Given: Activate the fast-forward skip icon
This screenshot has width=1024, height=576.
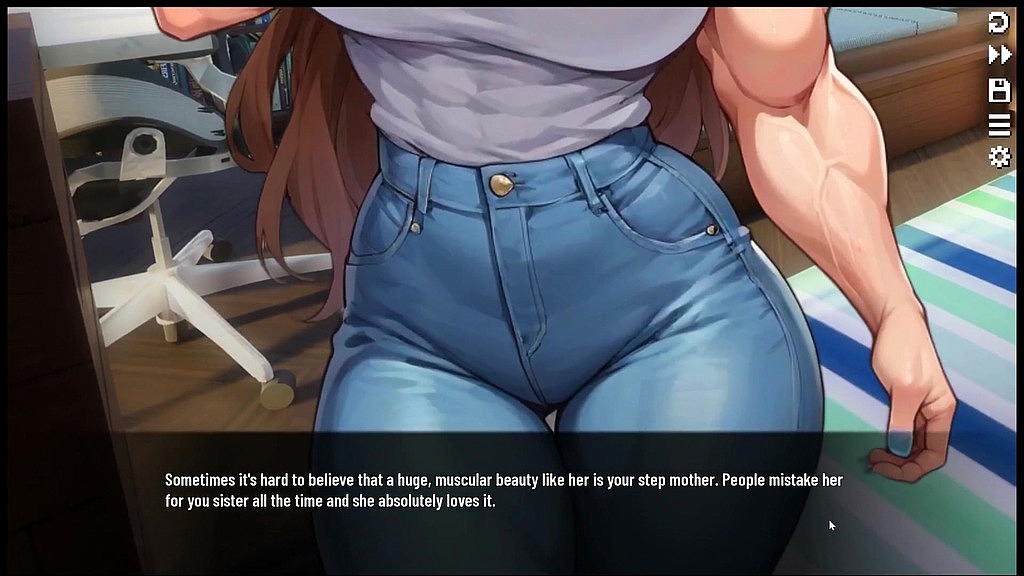Looking at the screenshot, I should 999,55.
